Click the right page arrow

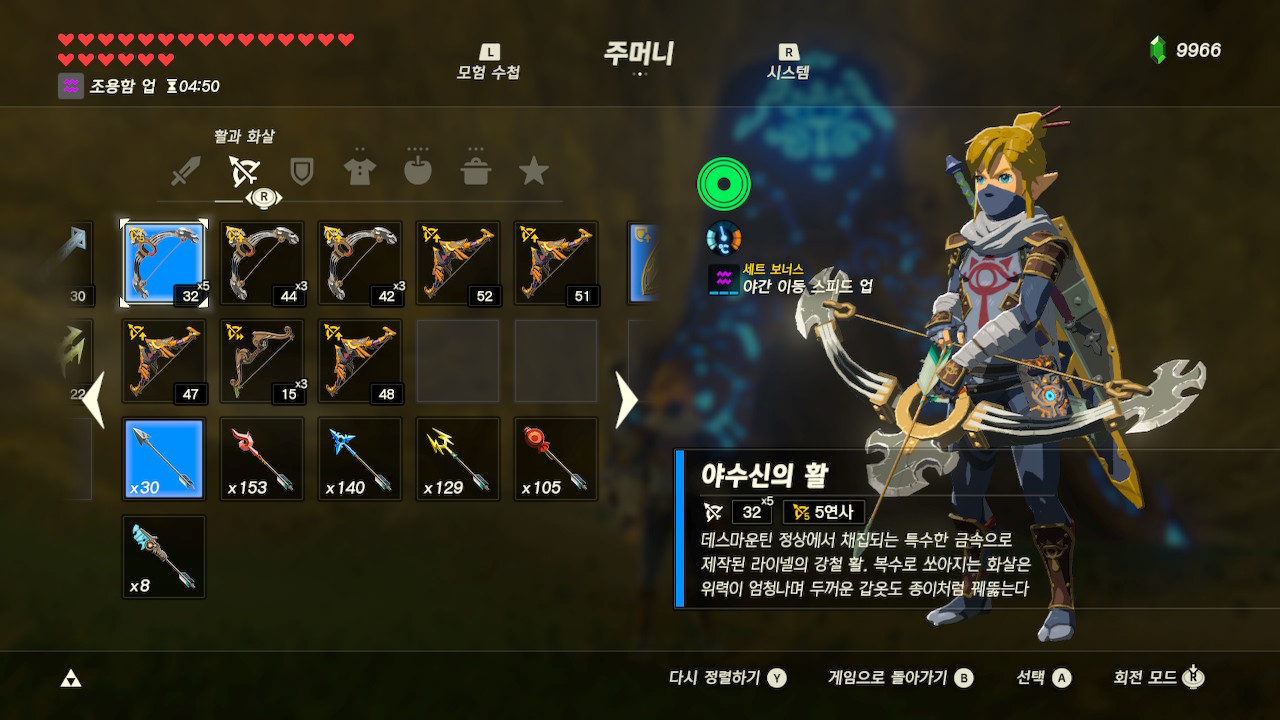click(626, 400)
